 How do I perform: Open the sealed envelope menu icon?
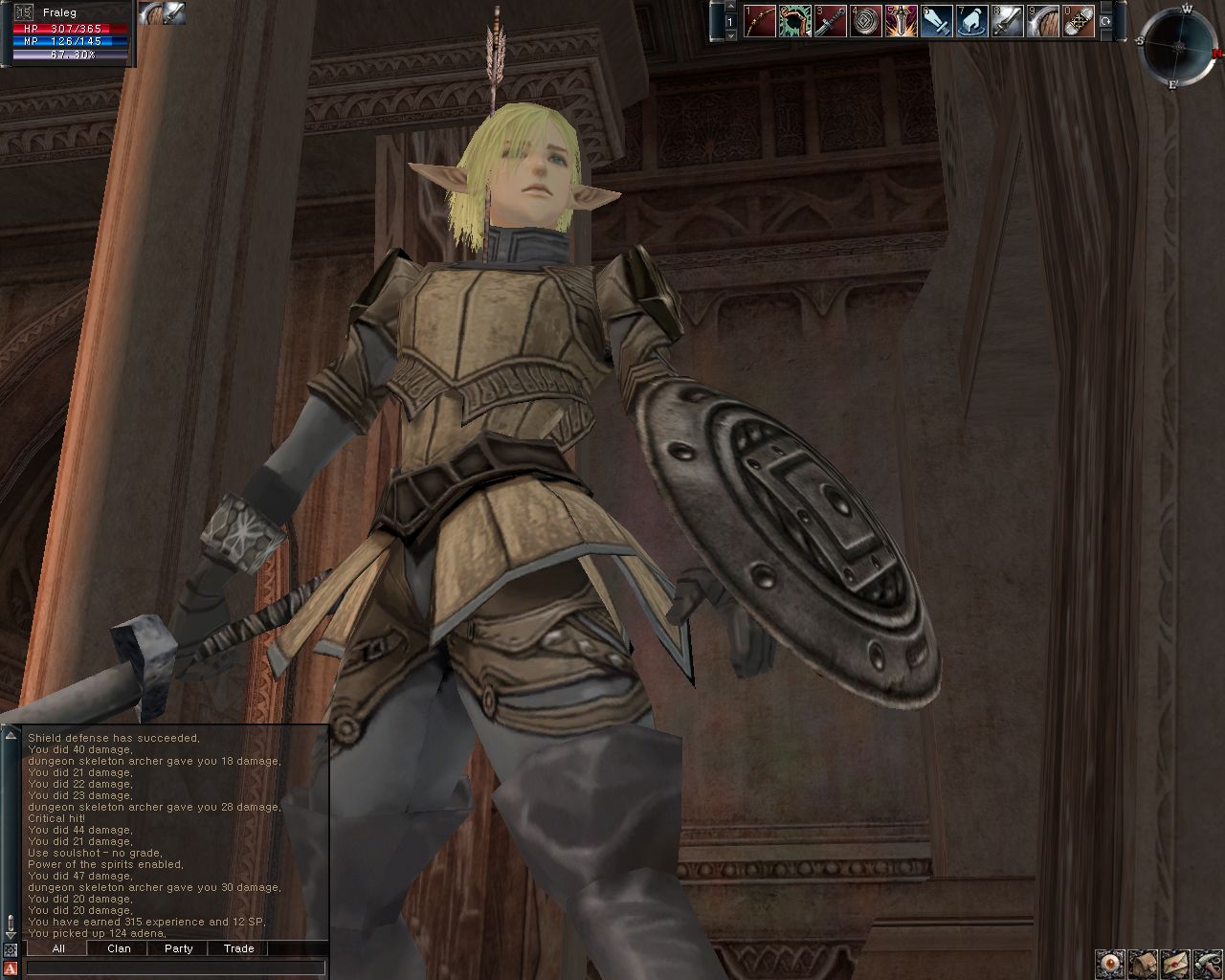(x=1175, y=962)
